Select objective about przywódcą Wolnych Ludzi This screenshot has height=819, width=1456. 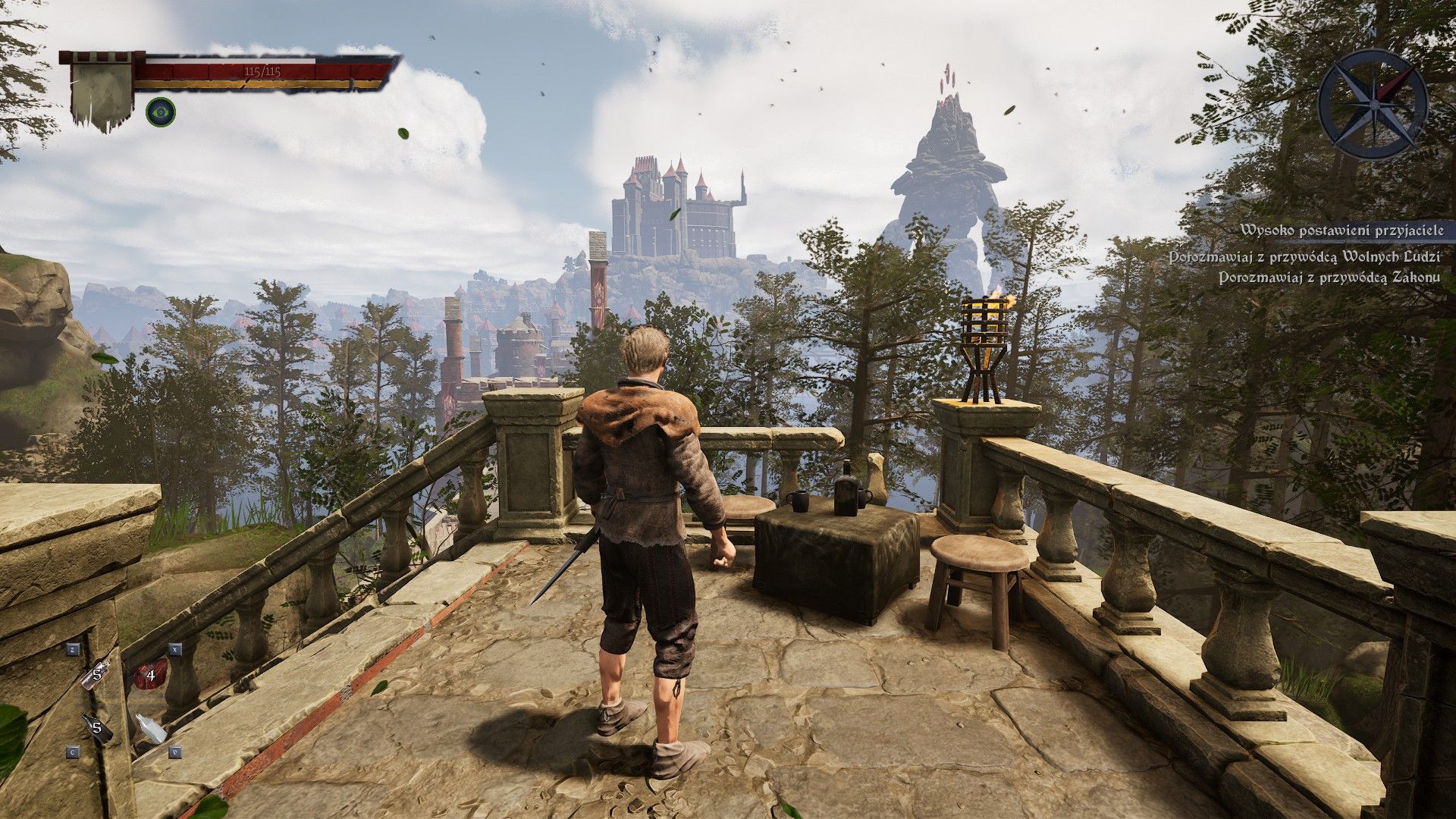pos(1304,257)
